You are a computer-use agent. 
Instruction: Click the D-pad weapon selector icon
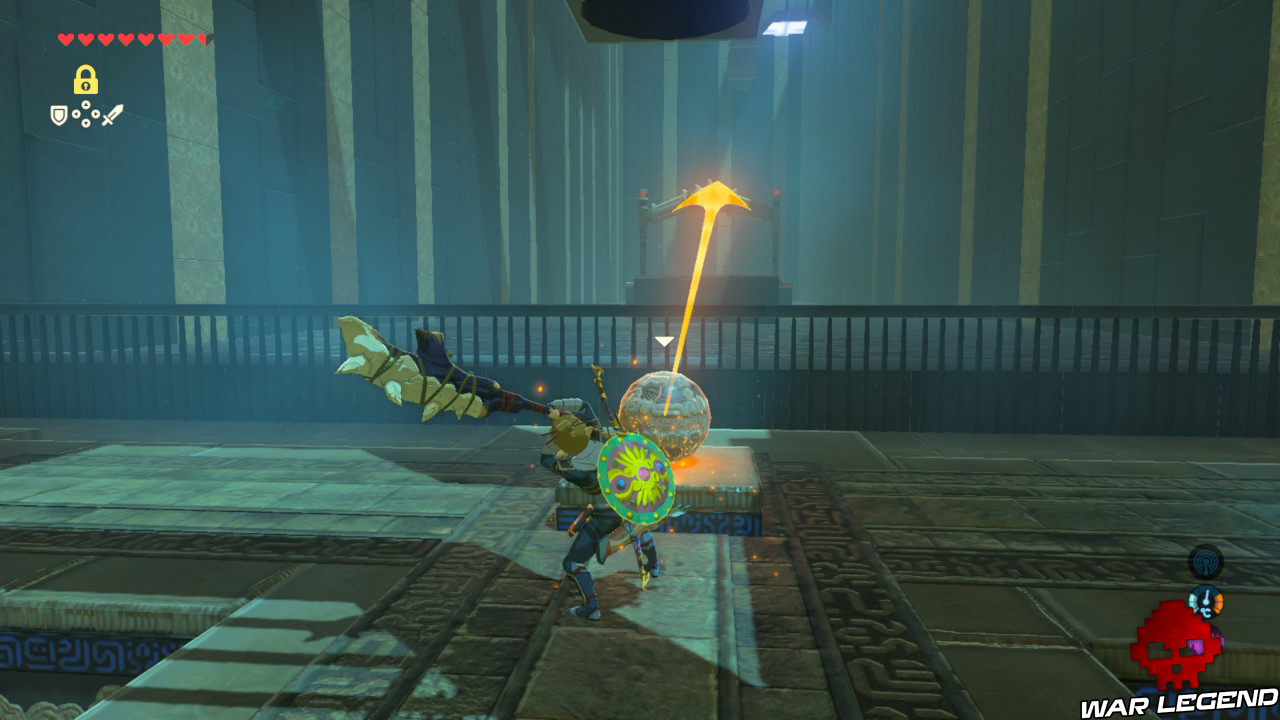point(86,113)
